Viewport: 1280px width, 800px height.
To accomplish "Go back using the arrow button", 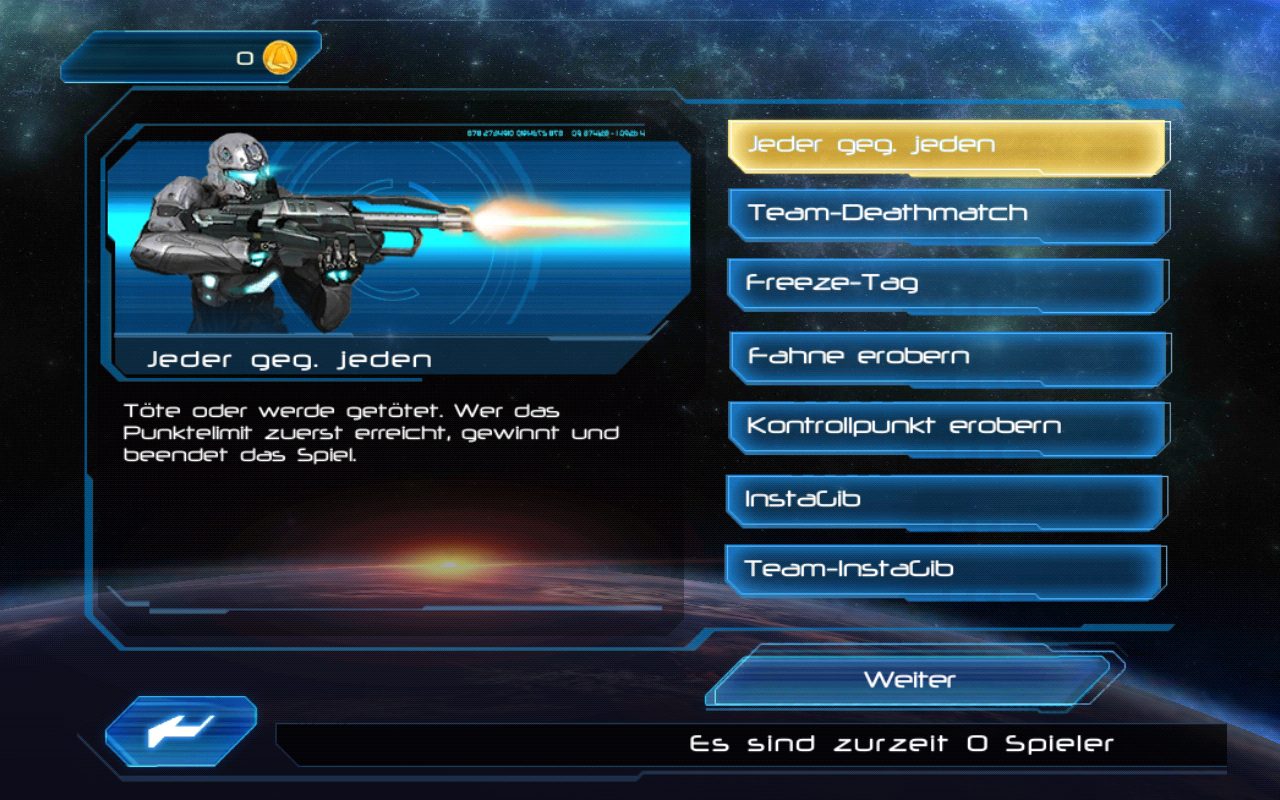I will [x=181, y=731].
